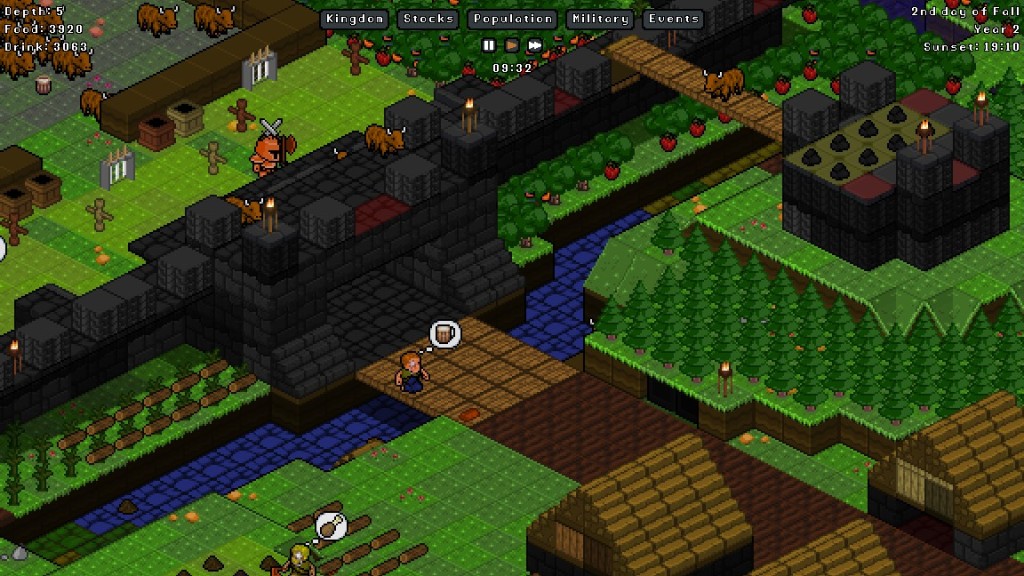1024x576 pixels.
Task: Open the Population overview
Action: 513,19
